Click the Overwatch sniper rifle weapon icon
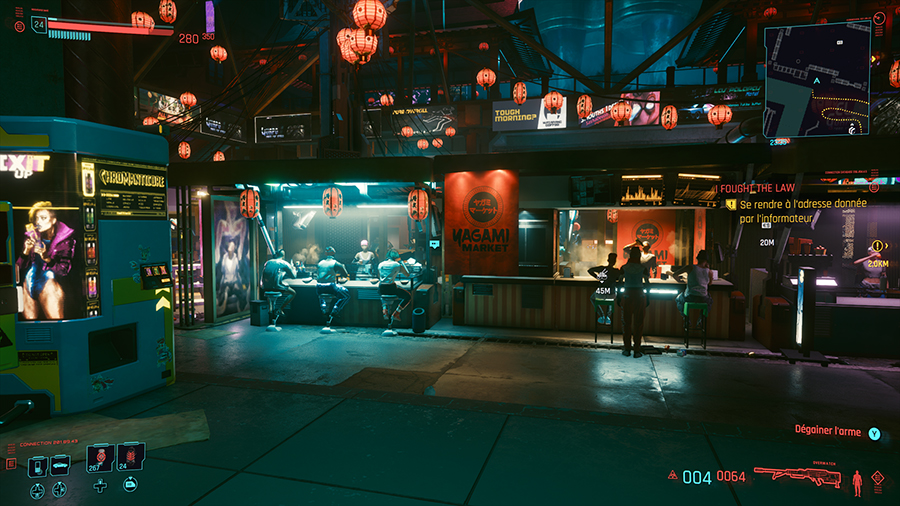 [797, 476]
